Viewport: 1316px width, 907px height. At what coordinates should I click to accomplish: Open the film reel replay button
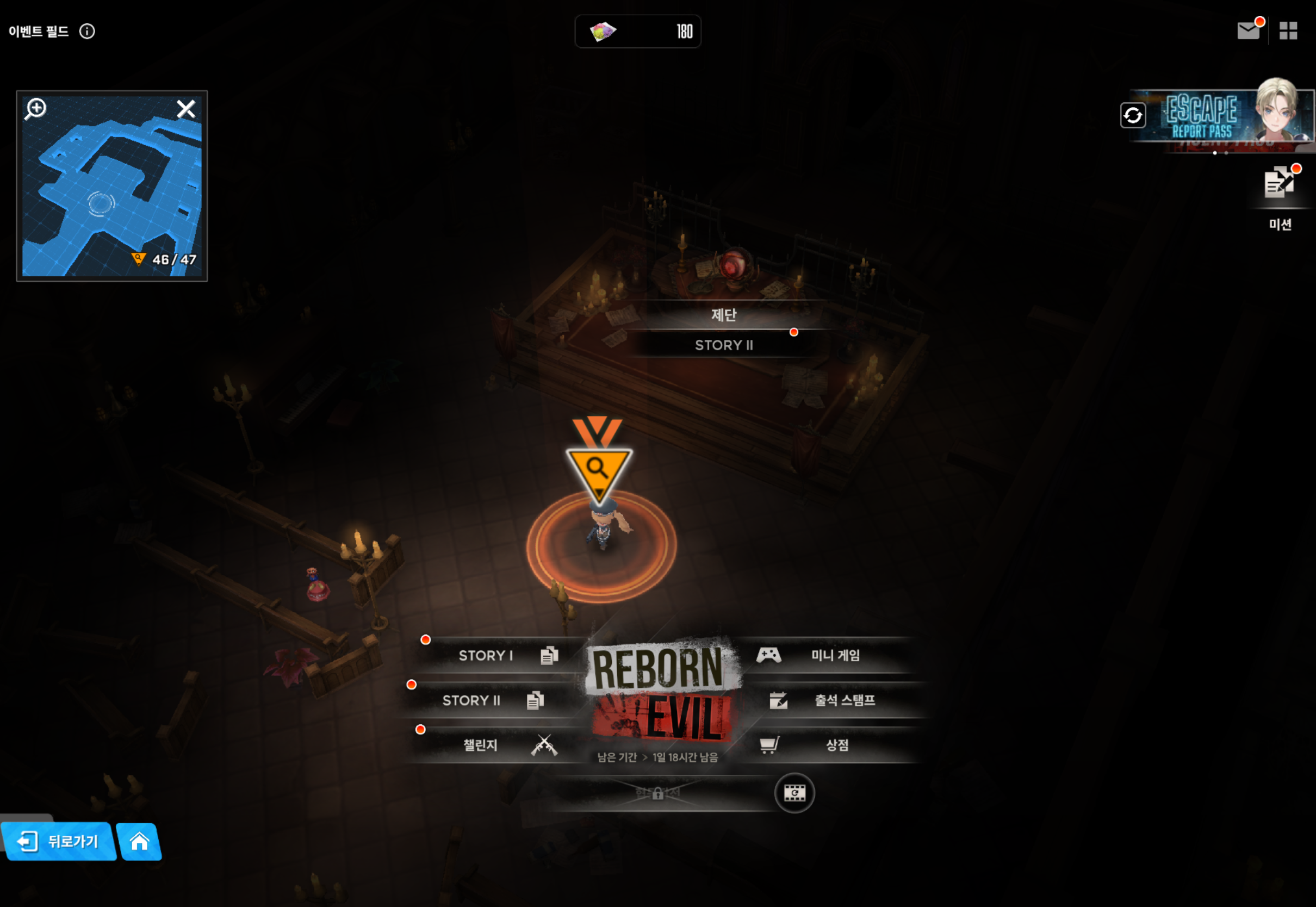(794, 793)
